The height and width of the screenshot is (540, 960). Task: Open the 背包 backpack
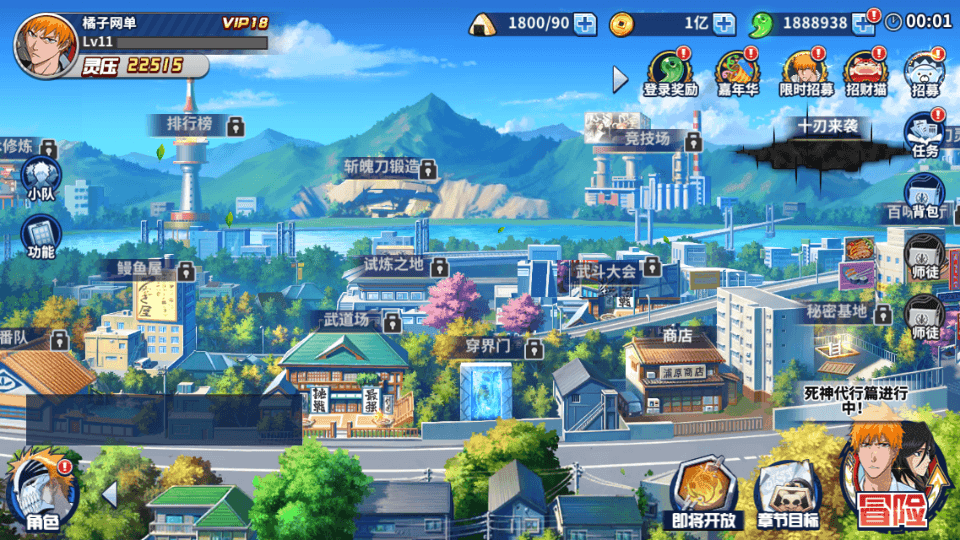pos(925,196)
